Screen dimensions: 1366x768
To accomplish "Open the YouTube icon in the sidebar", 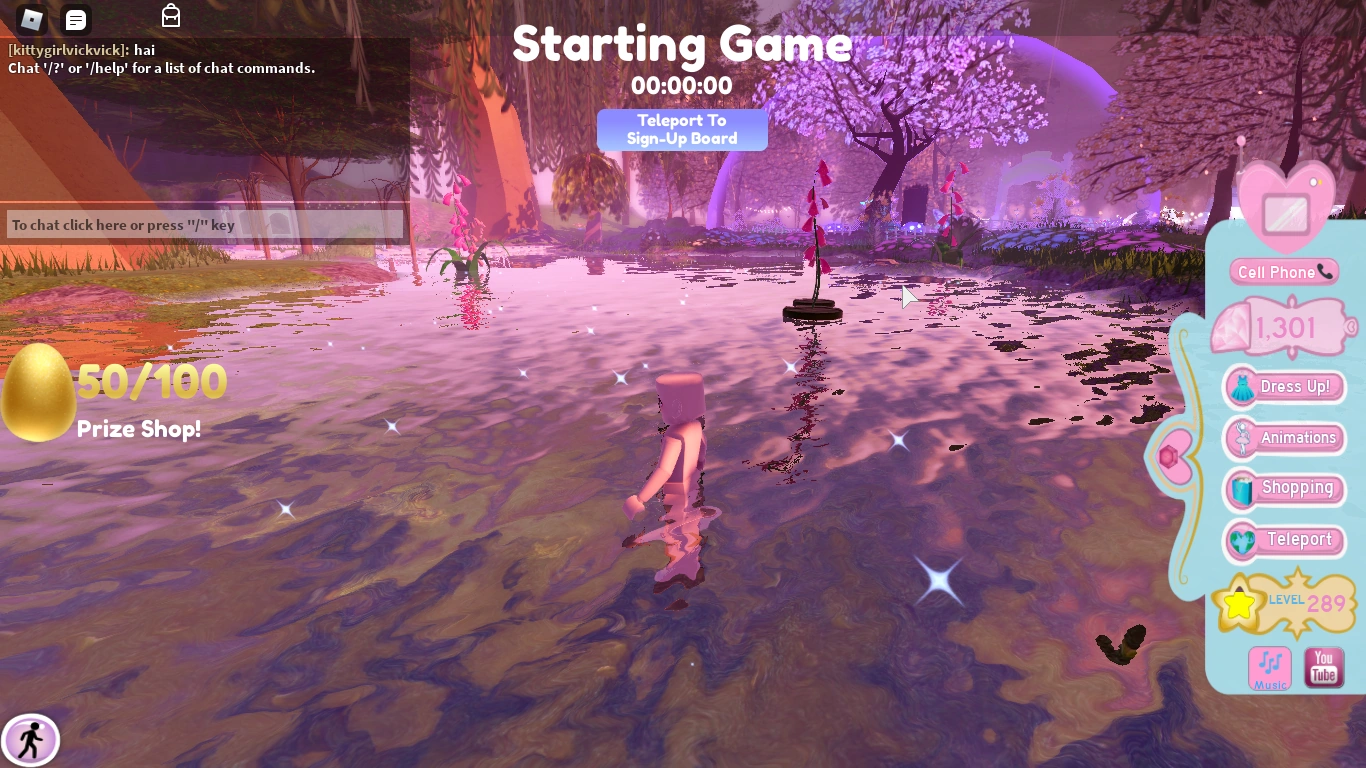I will (1323, 668).
